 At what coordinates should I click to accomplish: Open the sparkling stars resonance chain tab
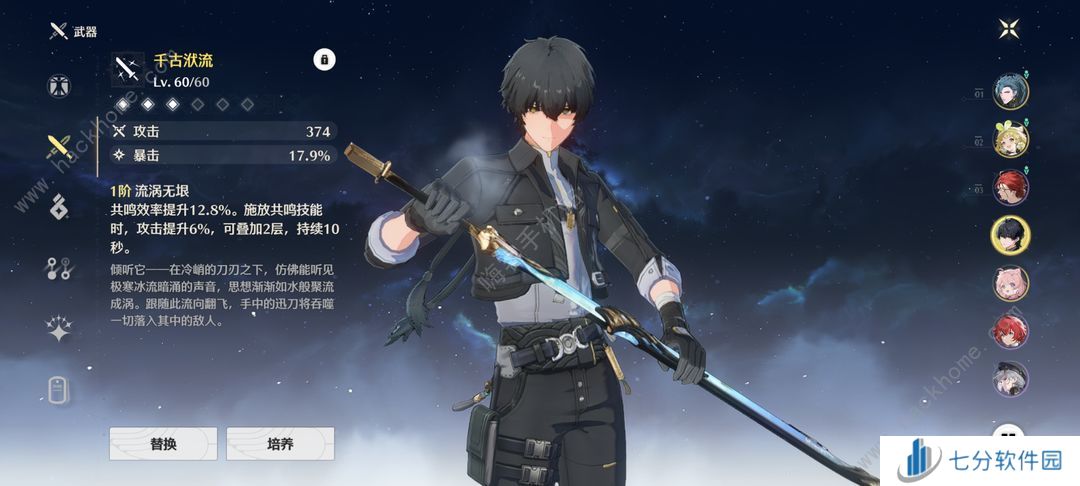[59, 329]
